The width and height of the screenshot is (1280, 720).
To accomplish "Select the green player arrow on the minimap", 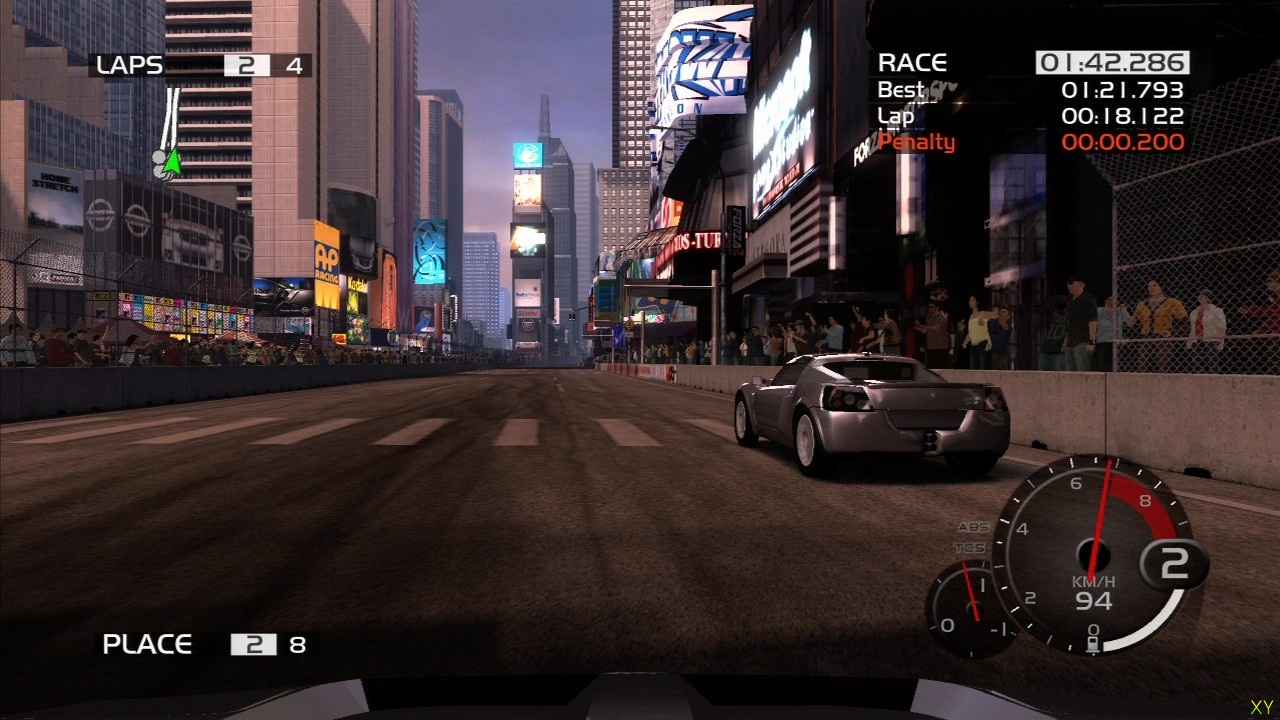I will pyautogui.click(x=173, y=162).
